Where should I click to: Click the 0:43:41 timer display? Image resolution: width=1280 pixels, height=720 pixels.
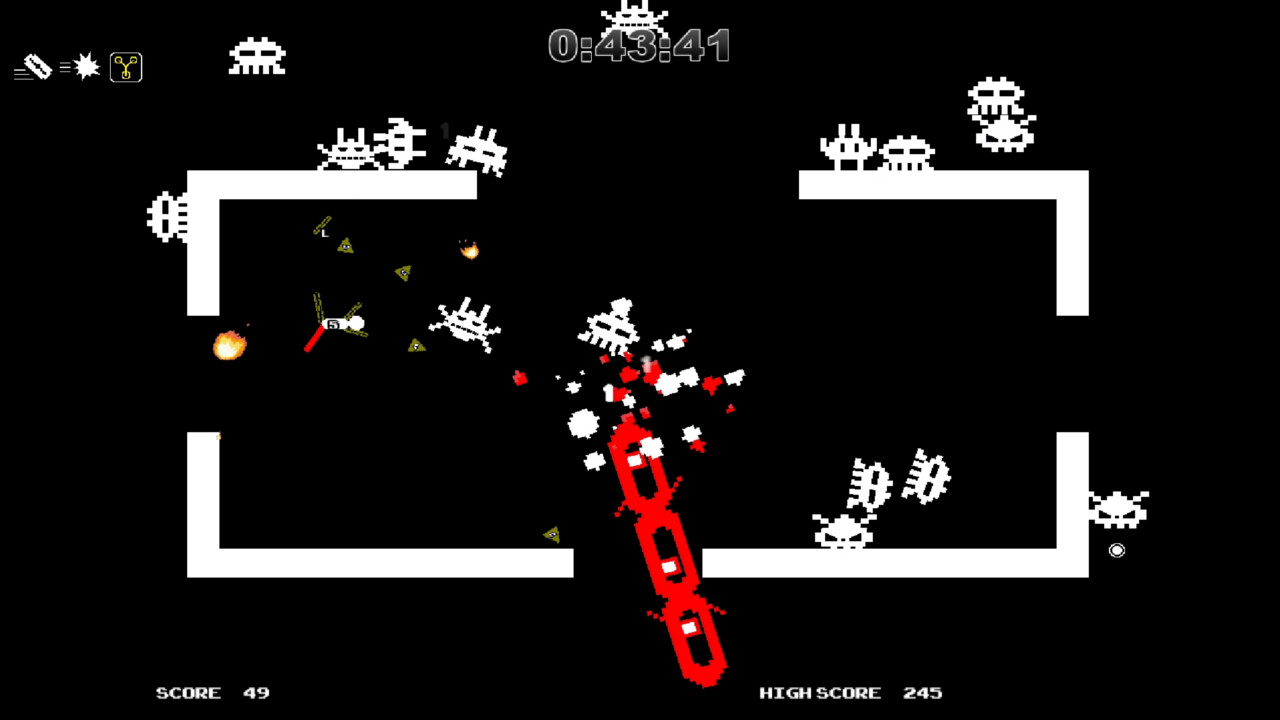[640, 46]
